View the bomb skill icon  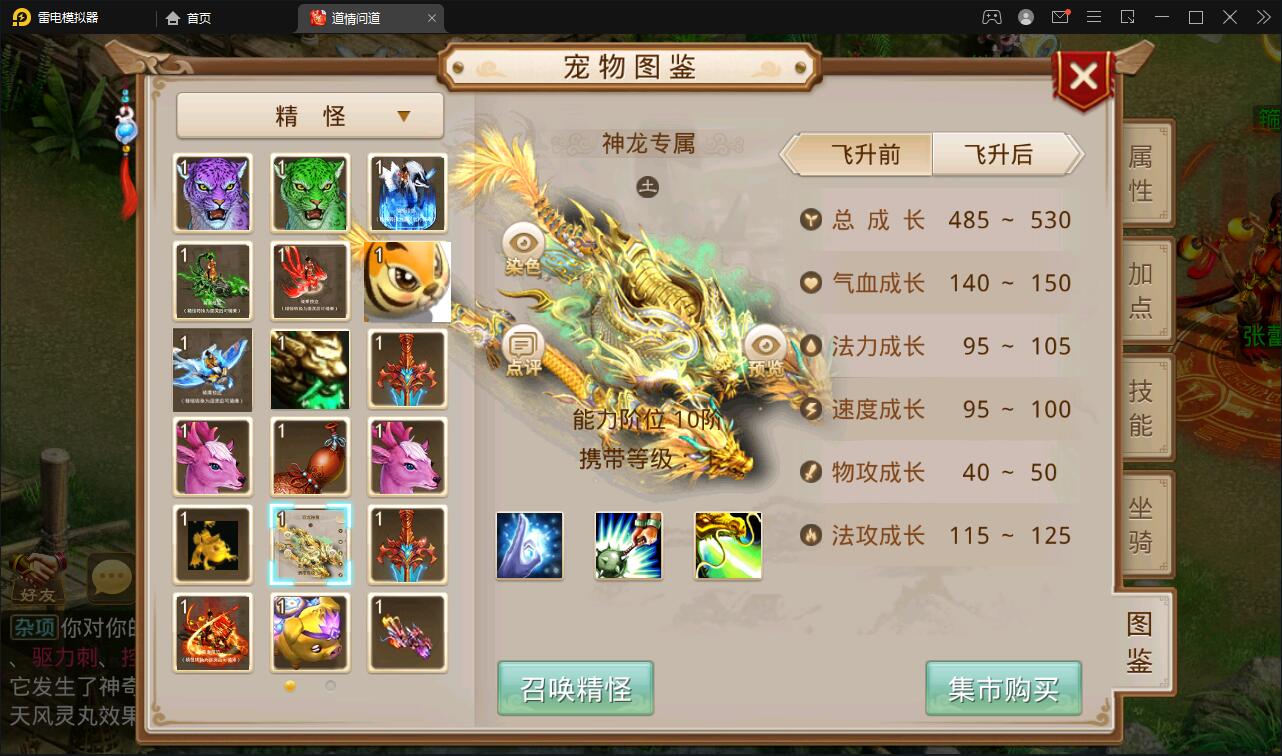628,545
